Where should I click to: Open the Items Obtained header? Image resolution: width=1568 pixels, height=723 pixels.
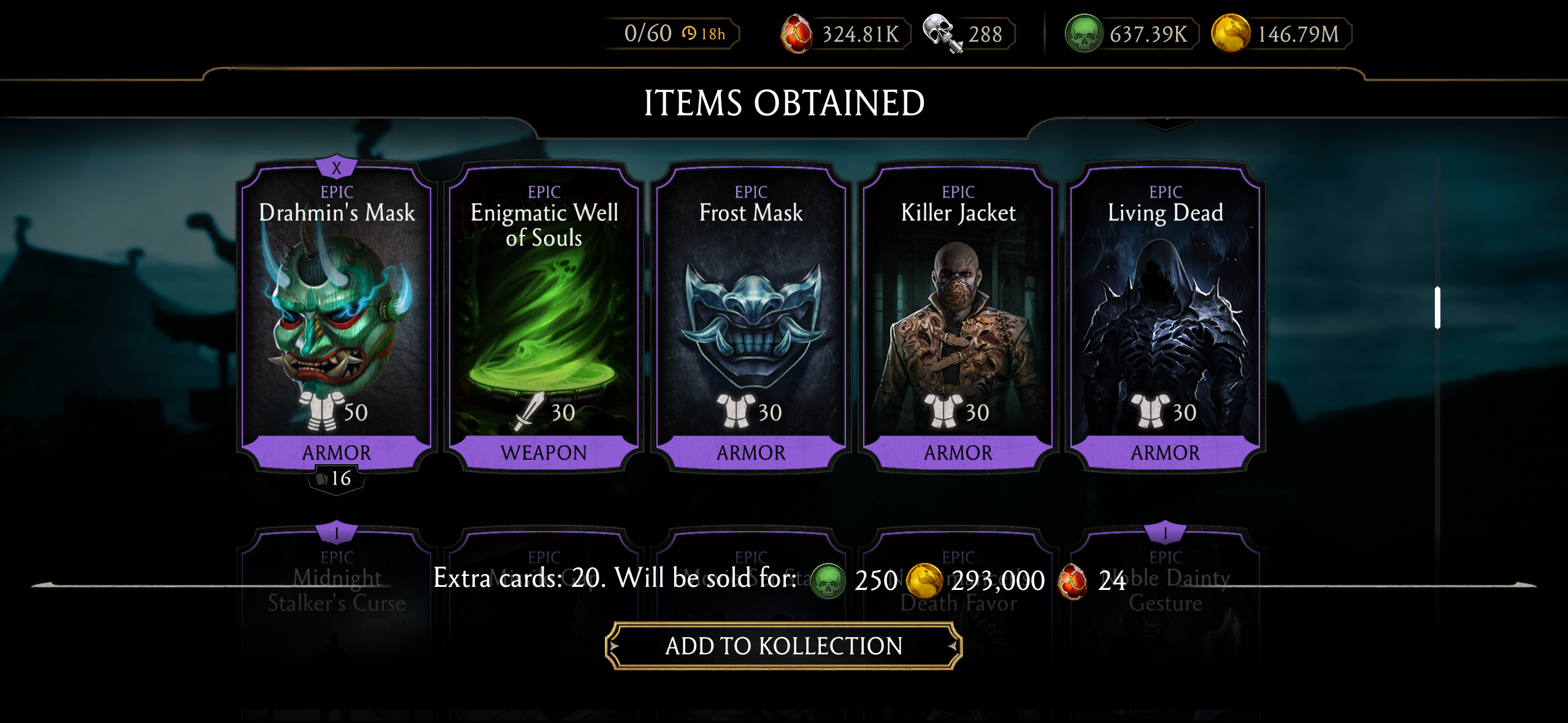coord(784,103)
